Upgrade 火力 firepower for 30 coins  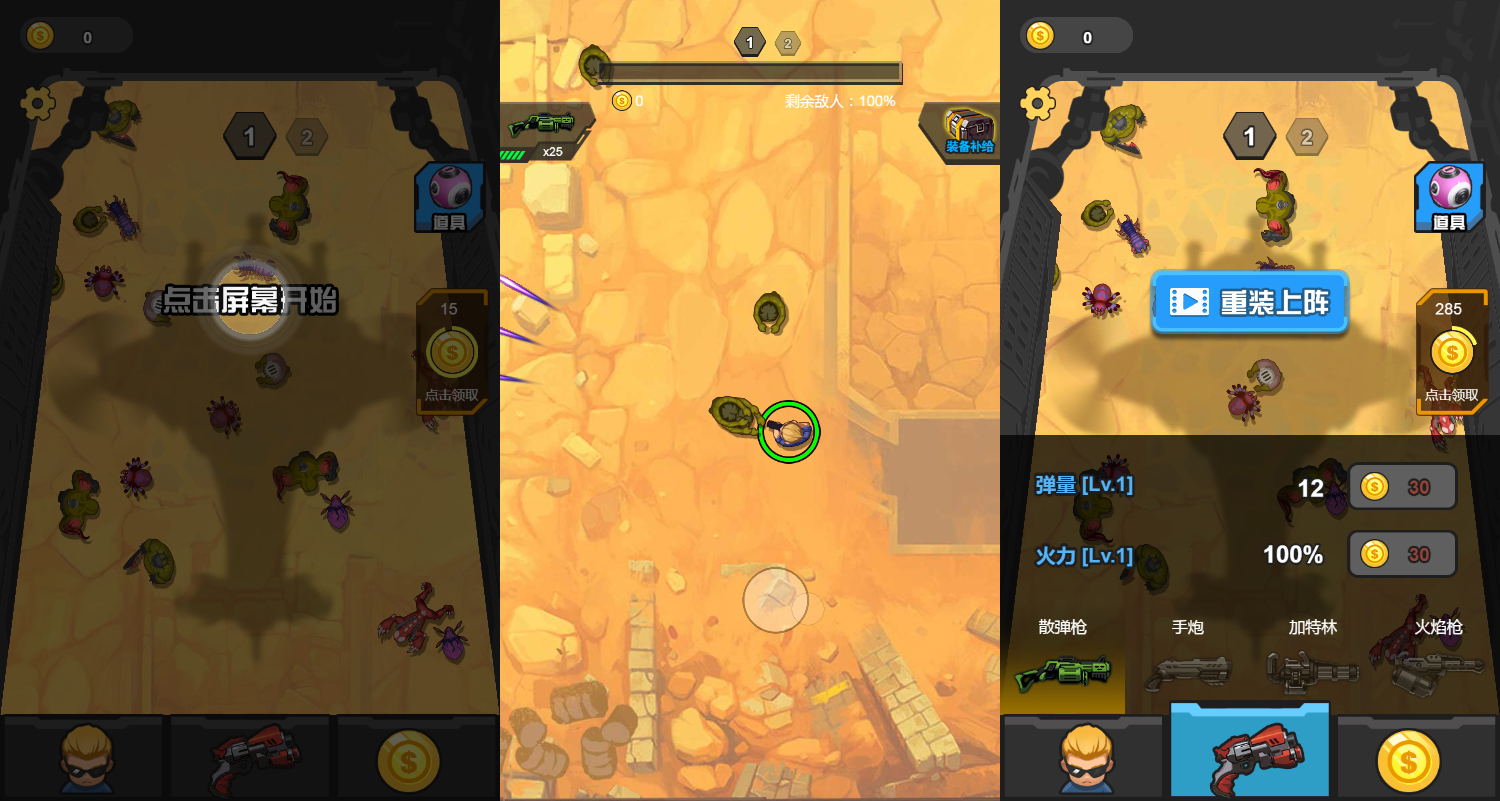click(1402, 554)
